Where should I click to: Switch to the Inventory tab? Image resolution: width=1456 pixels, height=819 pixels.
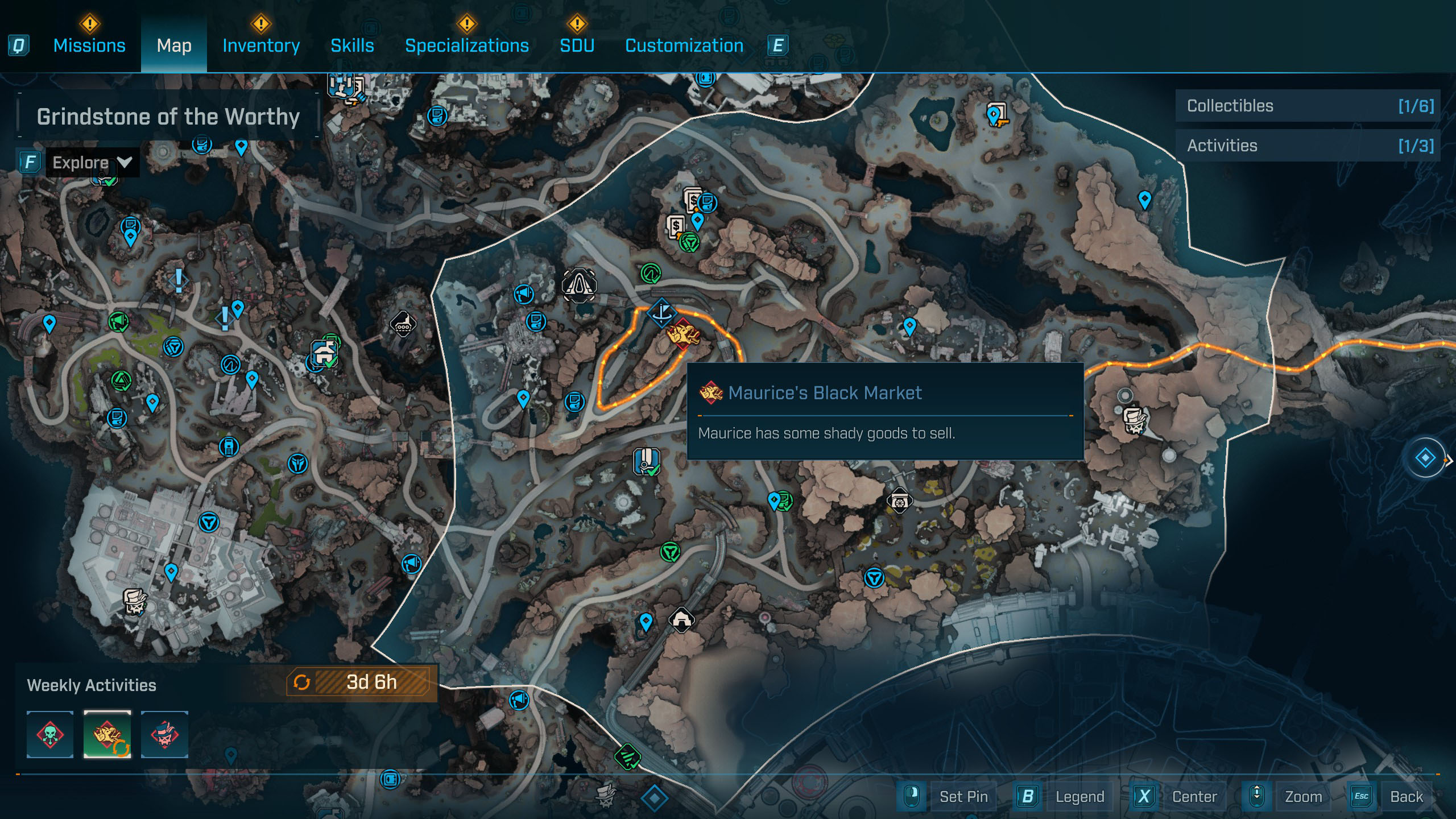coord(261,45)
